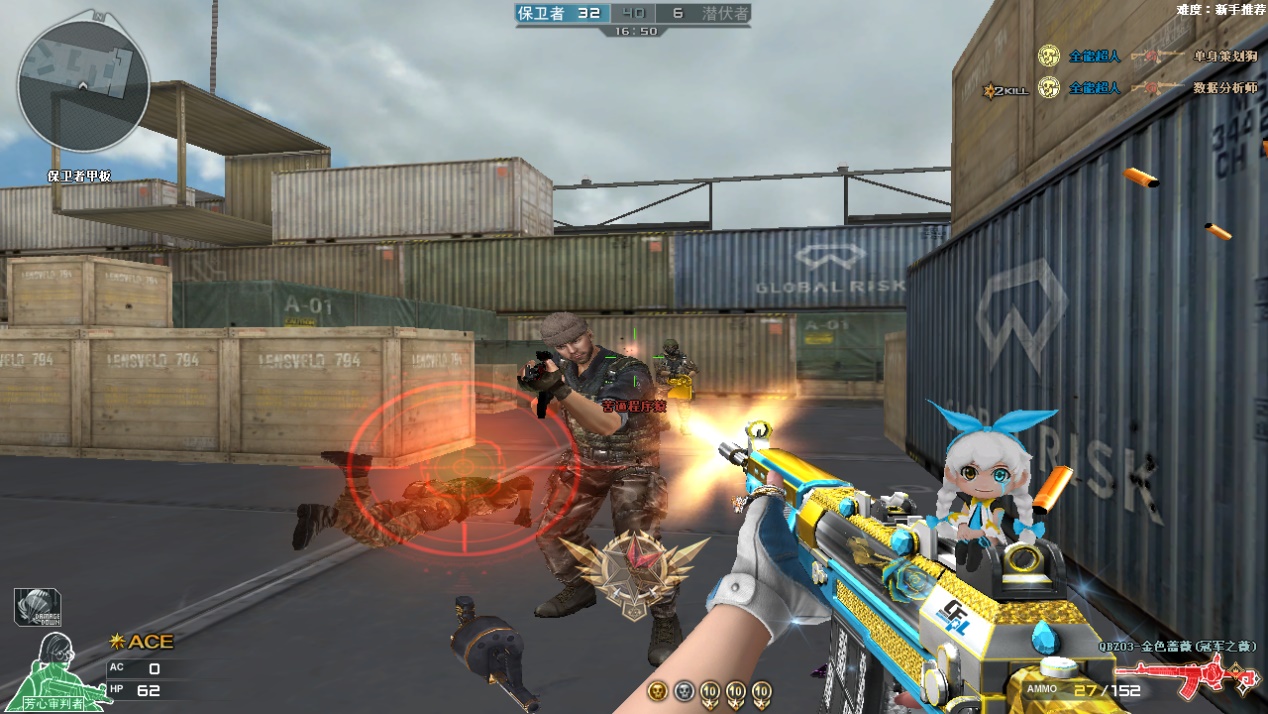The height and width of the screenshot is (714, 1268).
Task: Click the 2 KILL streak badge
Action: tap(1005, 90)
